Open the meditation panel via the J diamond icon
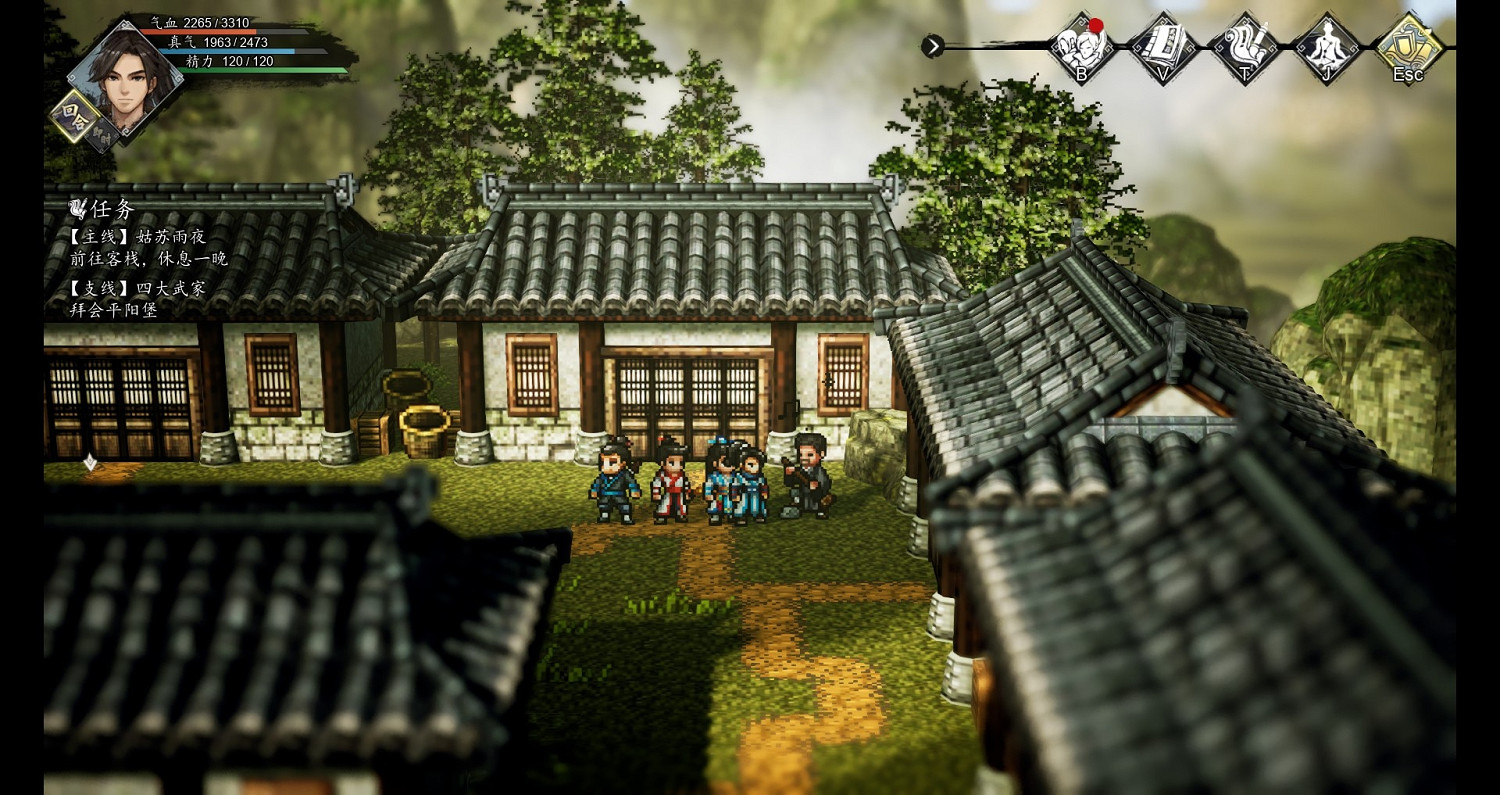The width and height of the screenshot is (1500, 795). pos(1325,47)
